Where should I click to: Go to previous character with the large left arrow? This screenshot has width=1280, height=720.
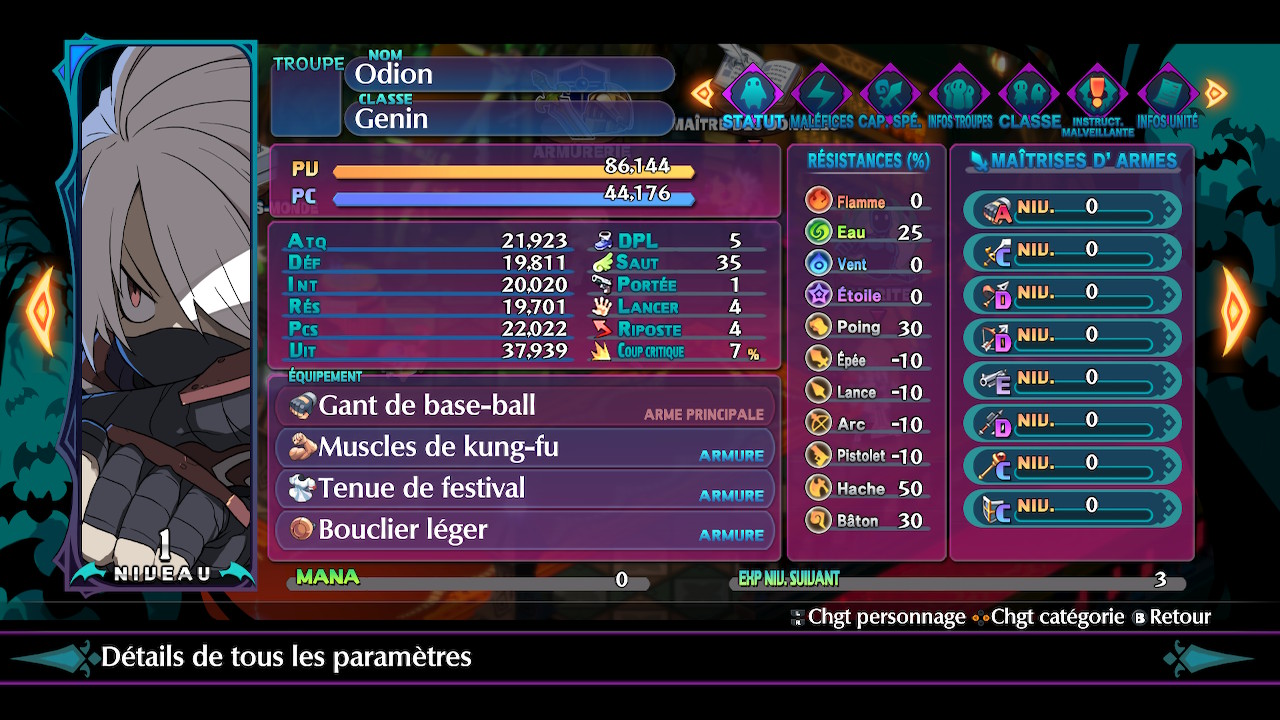click(x=39, y=311)
